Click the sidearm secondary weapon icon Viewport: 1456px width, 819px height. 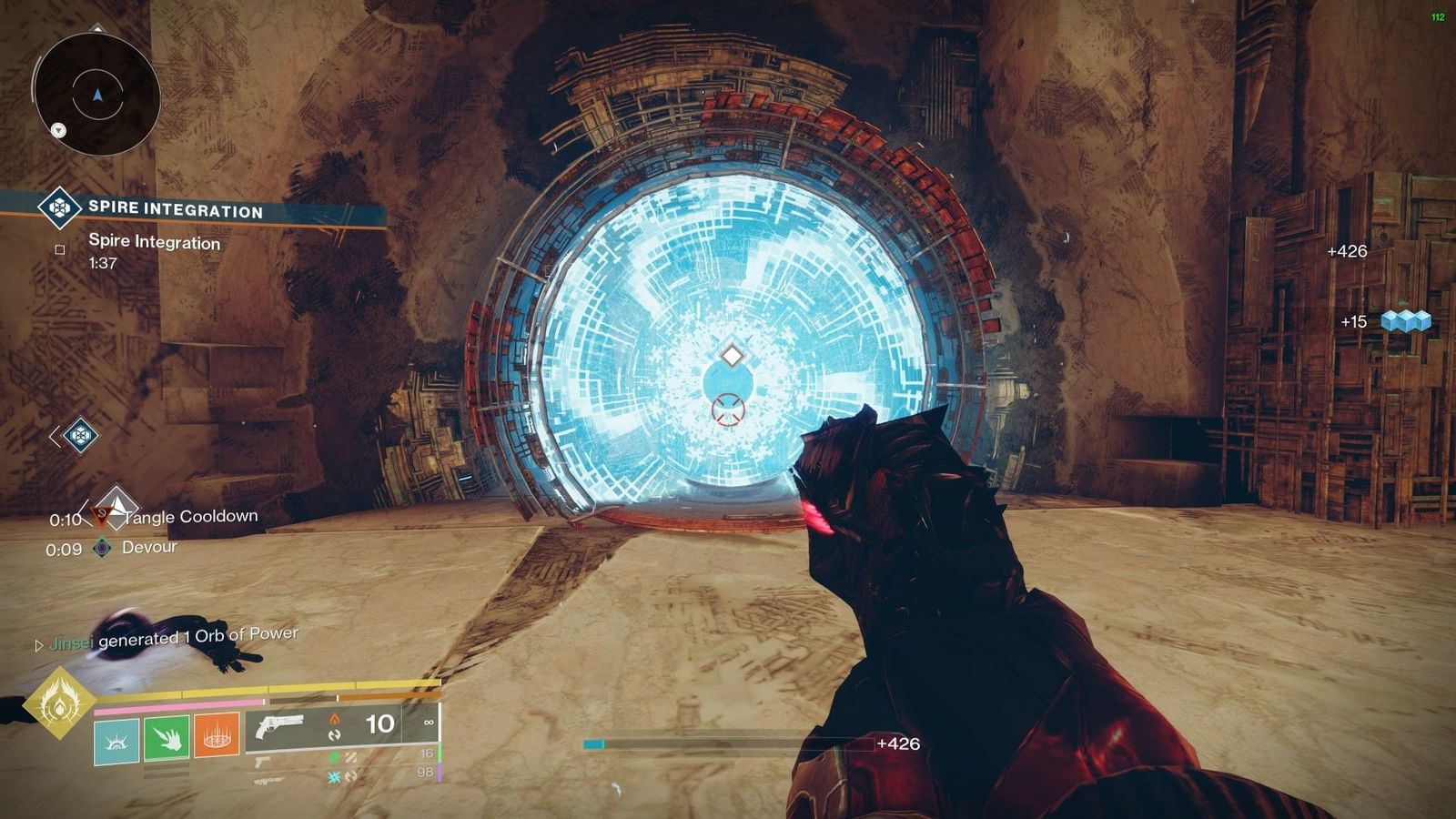[x=264, y=762]
